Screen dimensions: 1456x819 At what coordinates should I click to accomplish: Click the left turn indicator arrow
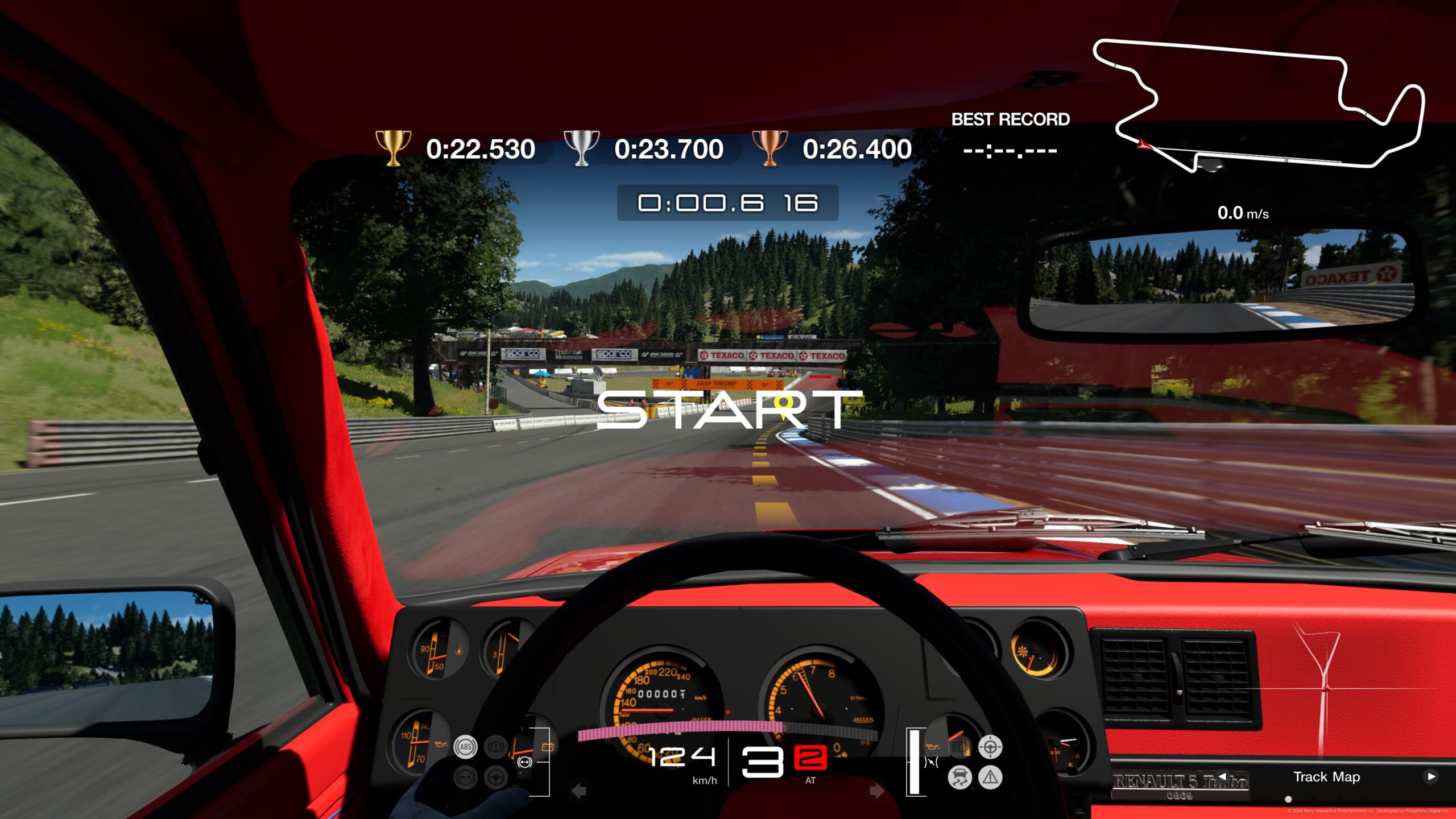(579, 791)
